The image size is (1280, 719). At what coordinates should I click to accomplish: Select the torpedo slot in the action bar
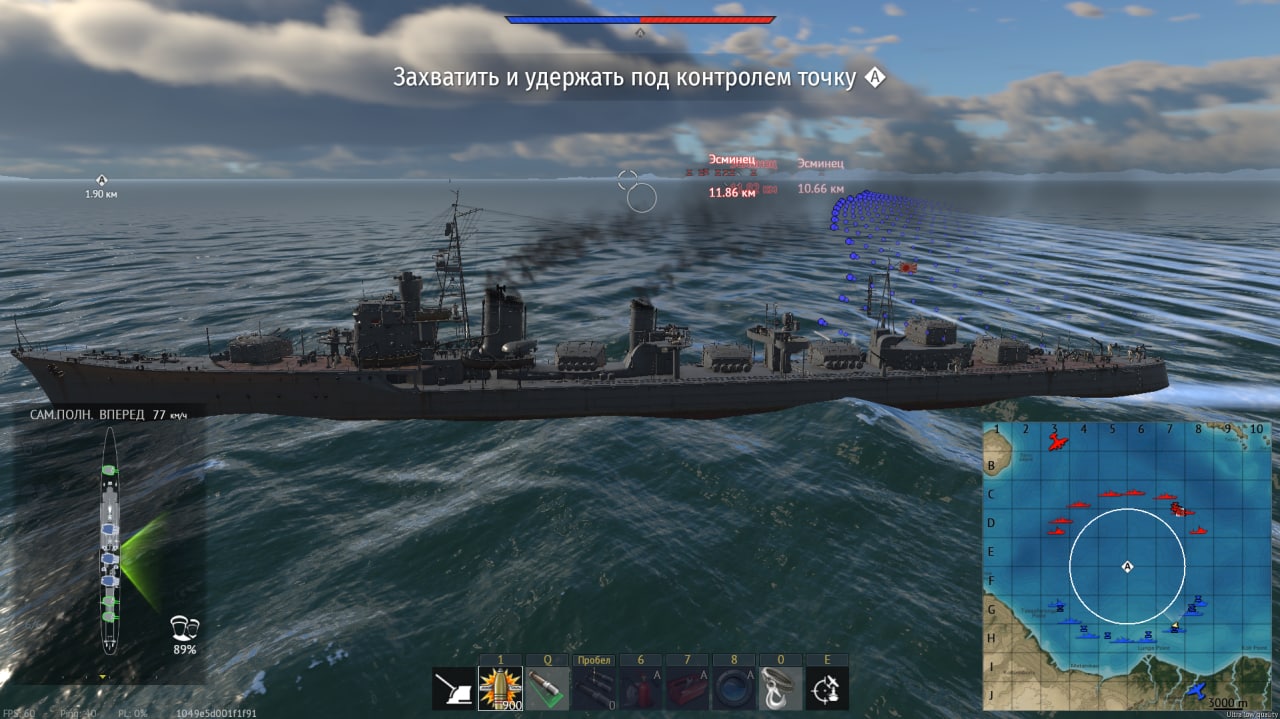click(x=547, y=688)
